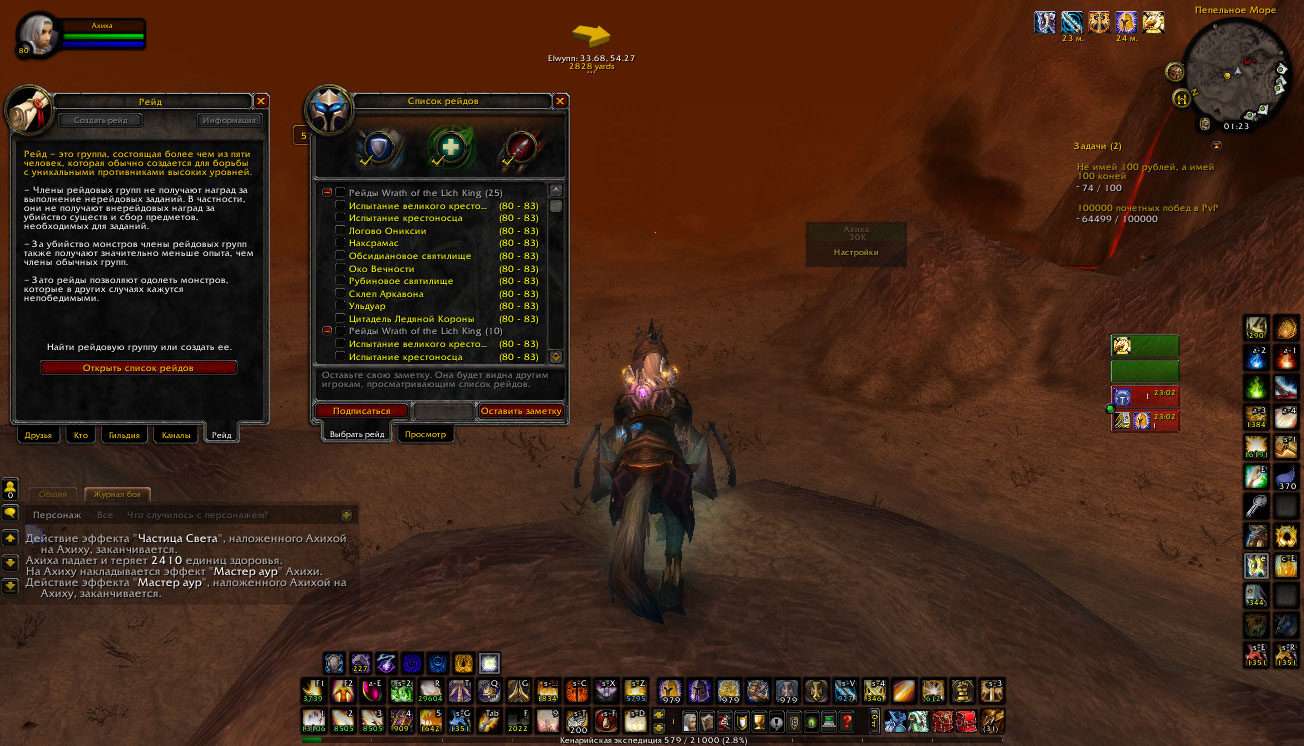Click the Настройки button
This screenshot has width=1304, height=746.
pos(856,253)
